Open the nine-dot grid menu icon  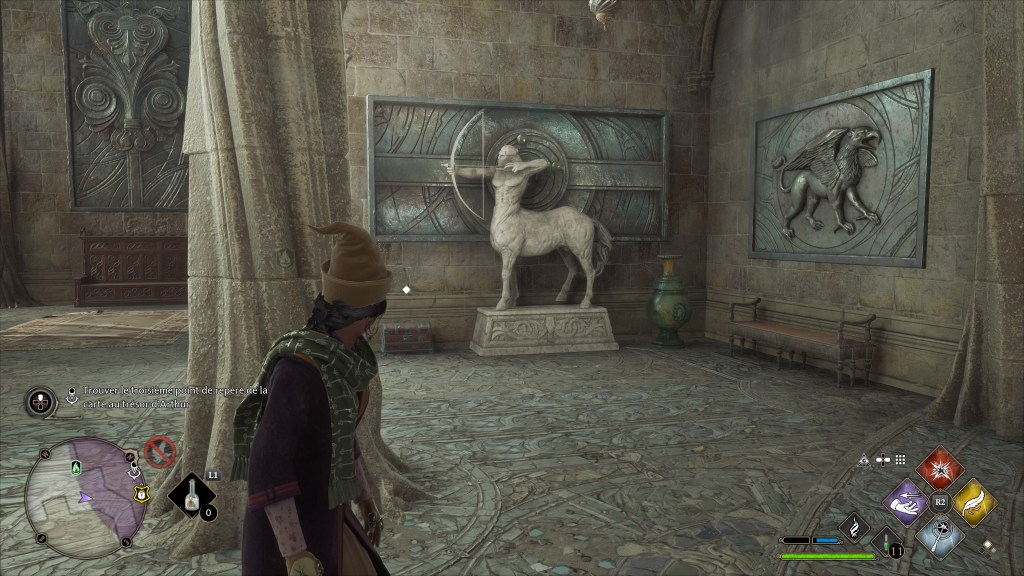point(900,460)
